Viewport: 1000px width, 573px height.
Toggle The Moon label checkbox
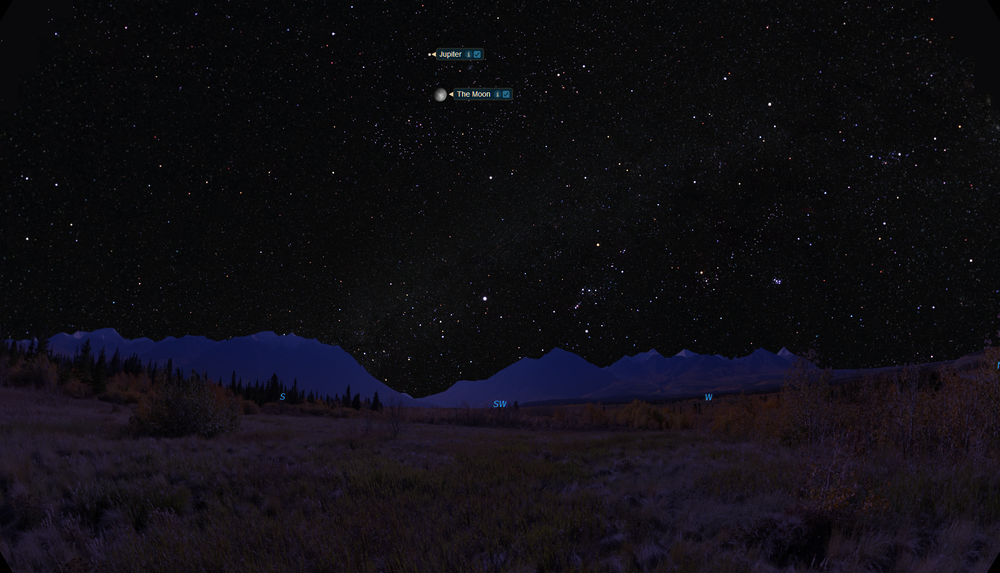(x=506, y=94)
